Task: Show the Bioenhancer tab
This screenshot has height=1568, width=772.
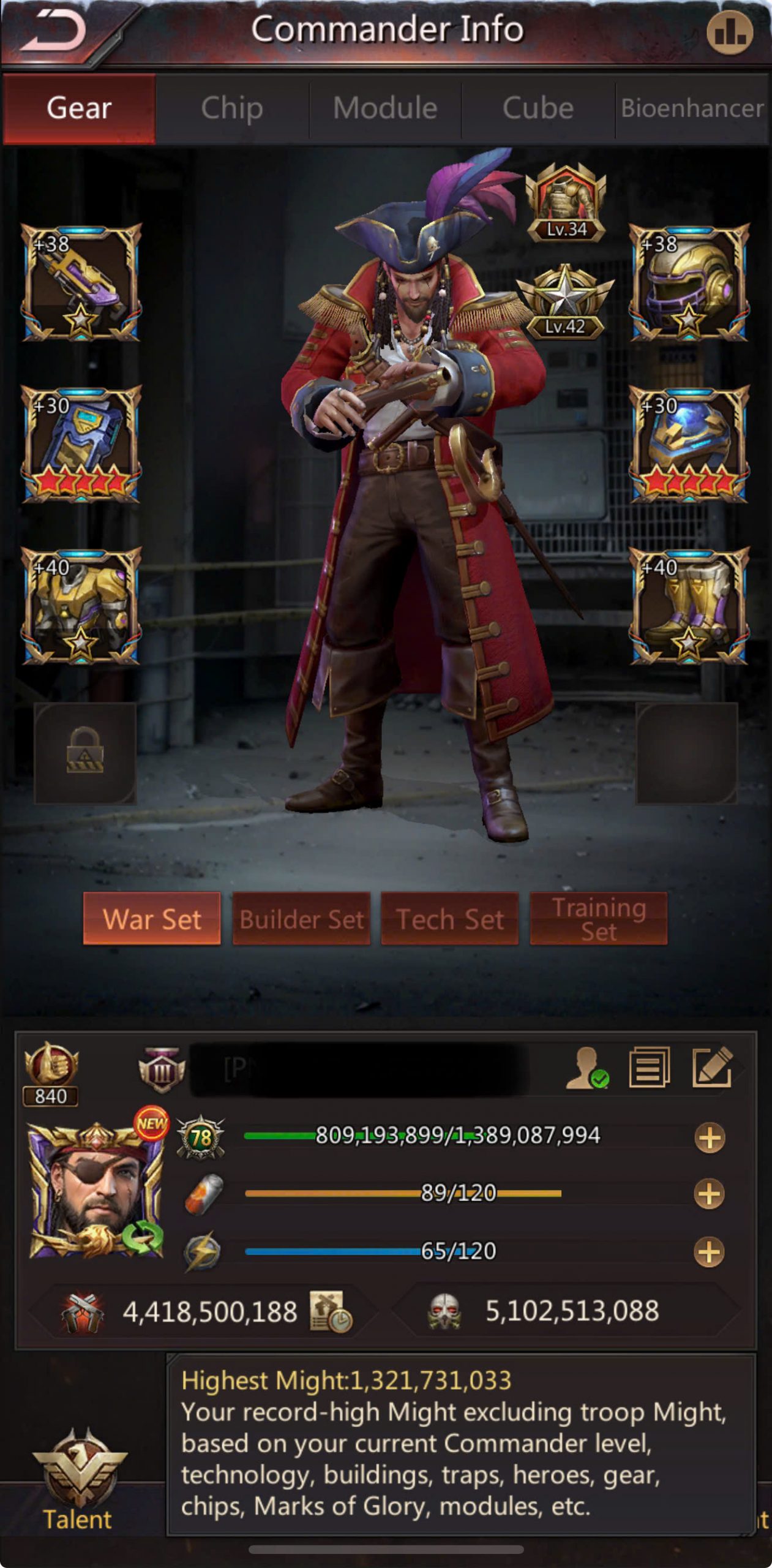Action: (x=692, y=108)
